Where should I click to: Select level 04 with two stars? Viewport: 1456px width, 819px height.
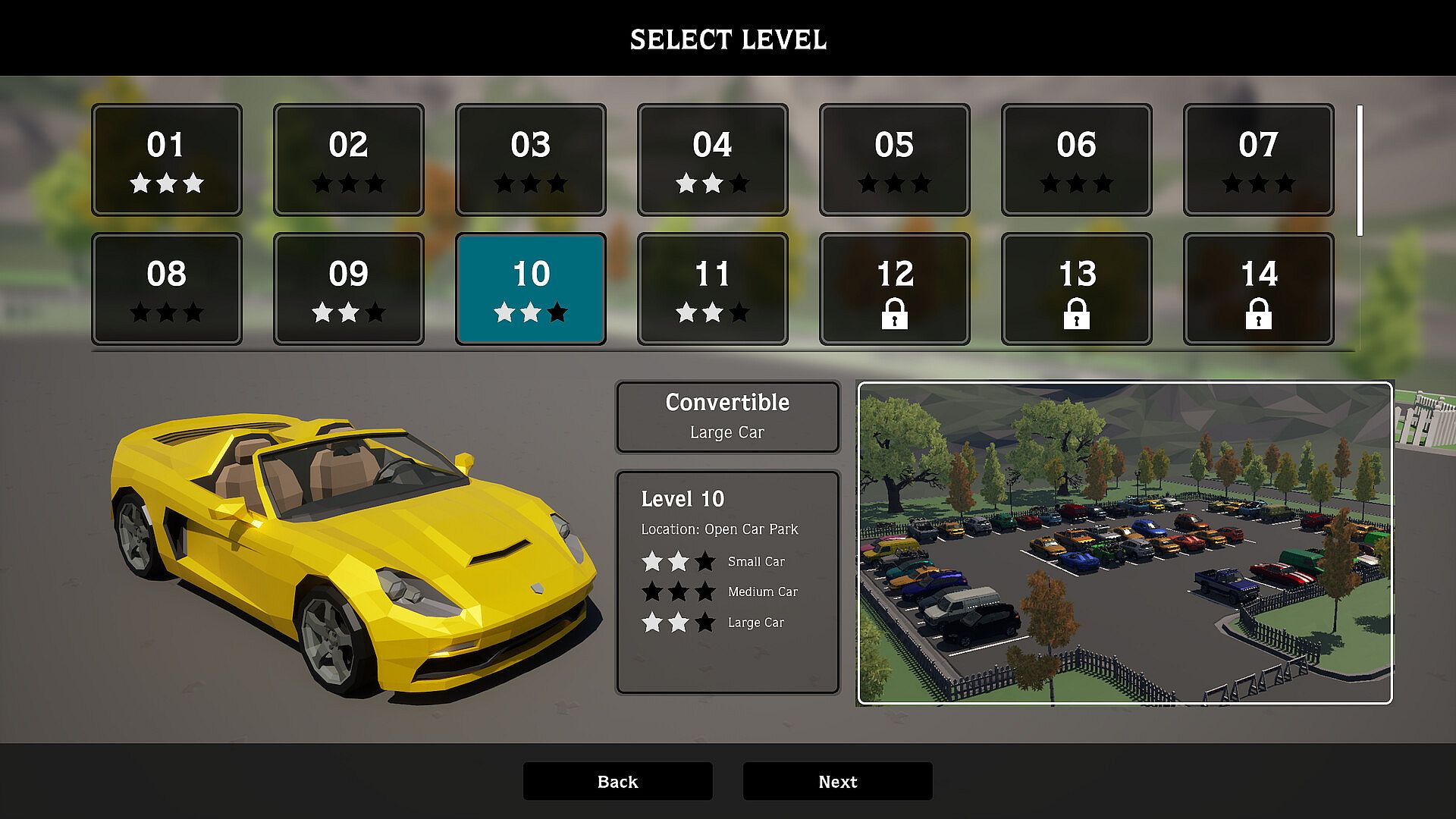point(713,160)
